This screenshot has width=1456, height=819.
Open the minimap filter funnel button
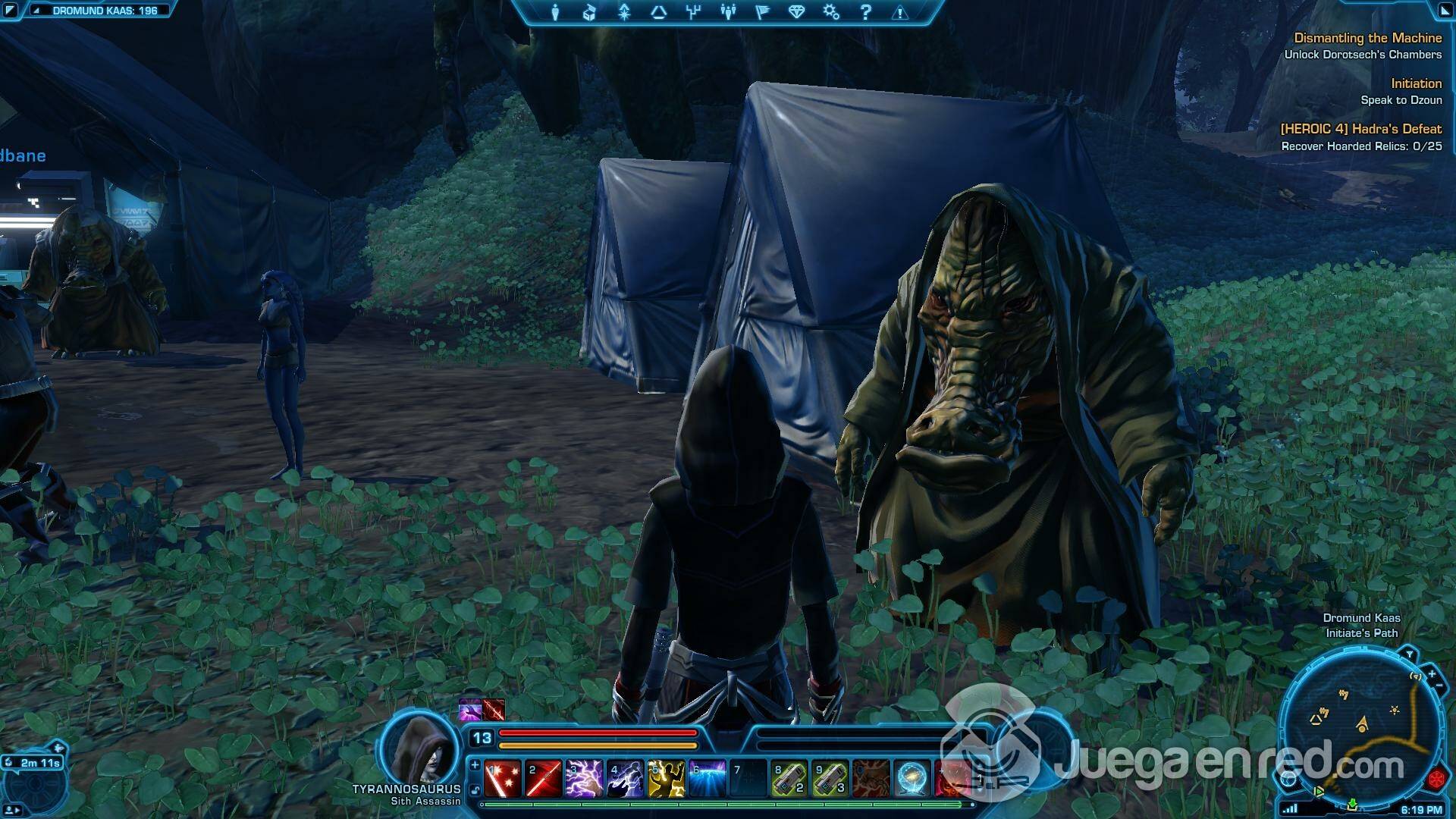point(1409,654)
